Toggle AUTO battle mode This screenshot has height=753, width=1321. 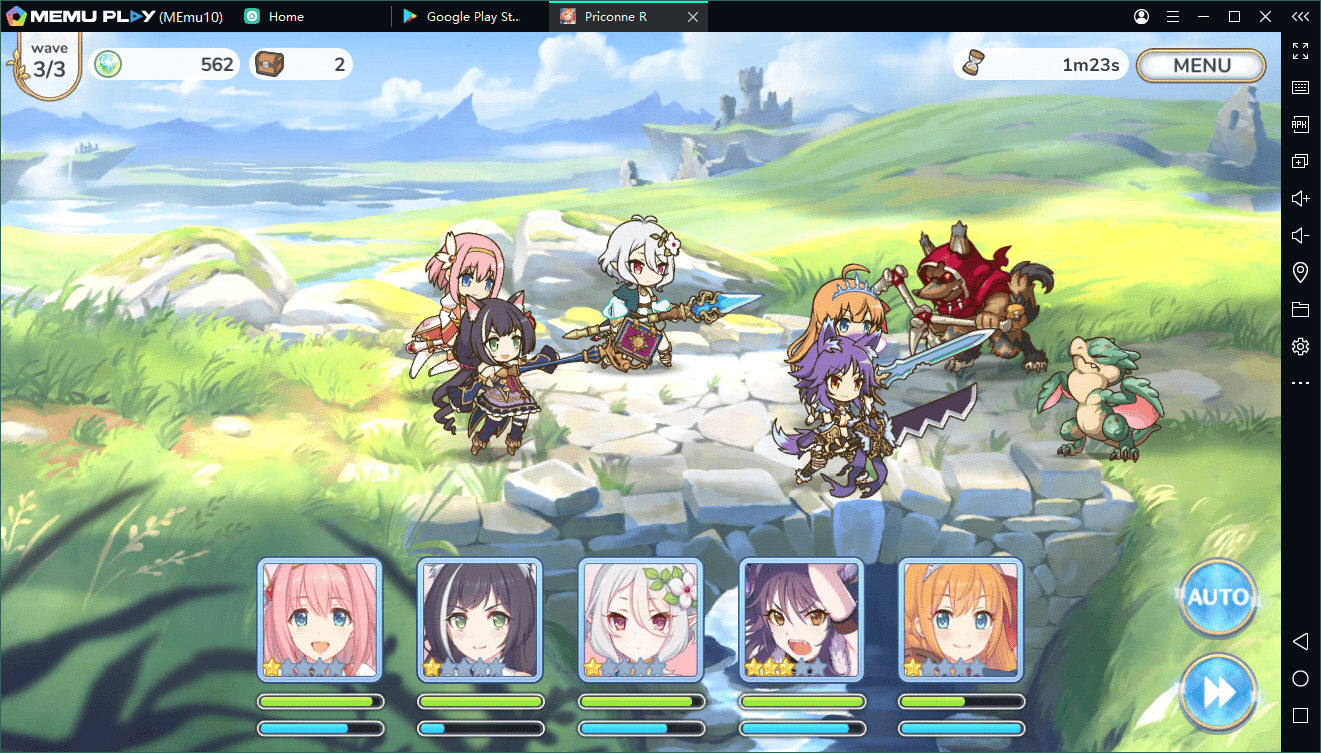coord(1217,598)
